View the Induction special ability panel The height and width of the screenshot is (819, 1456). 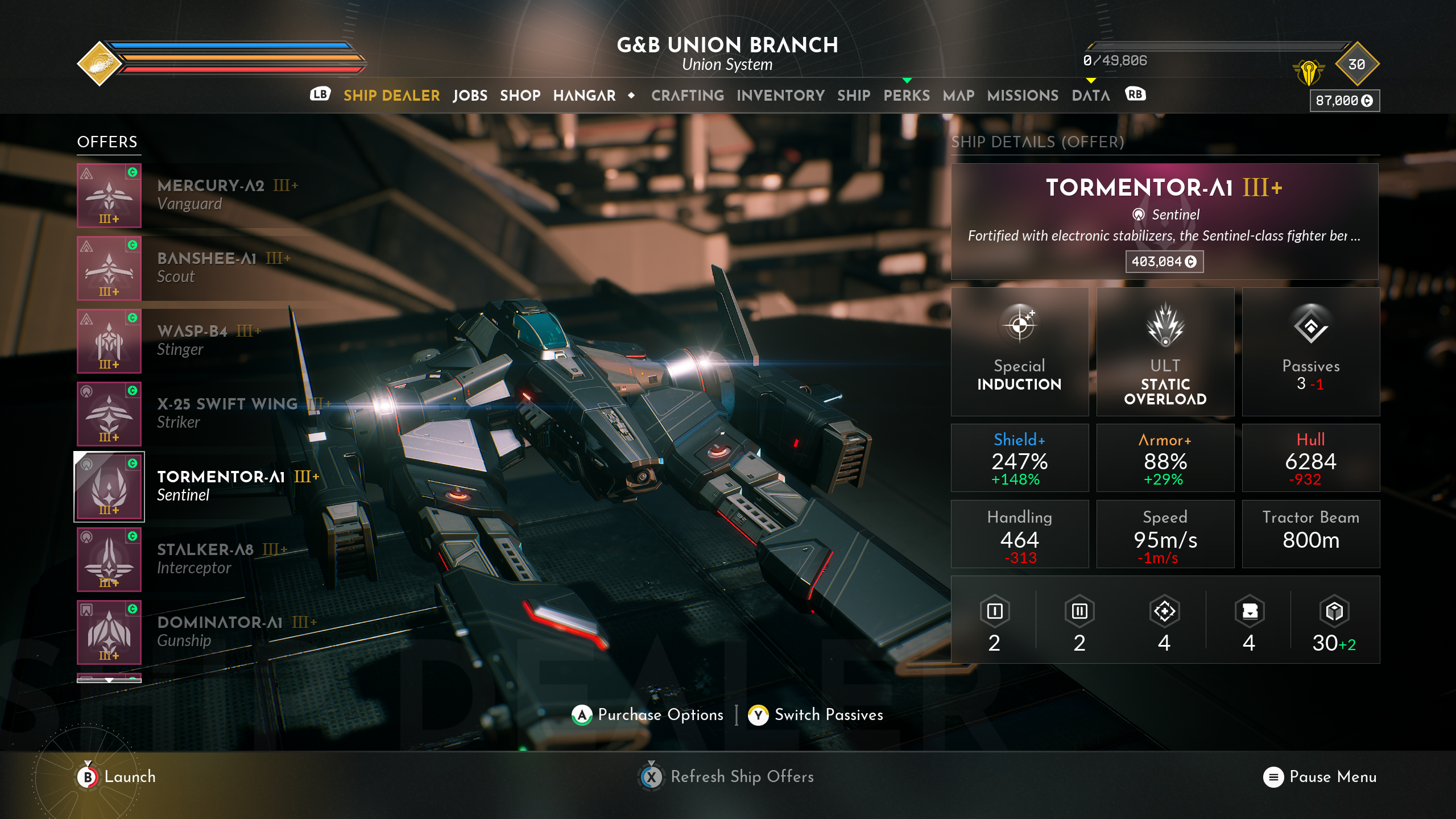[x=1019, y=351]
